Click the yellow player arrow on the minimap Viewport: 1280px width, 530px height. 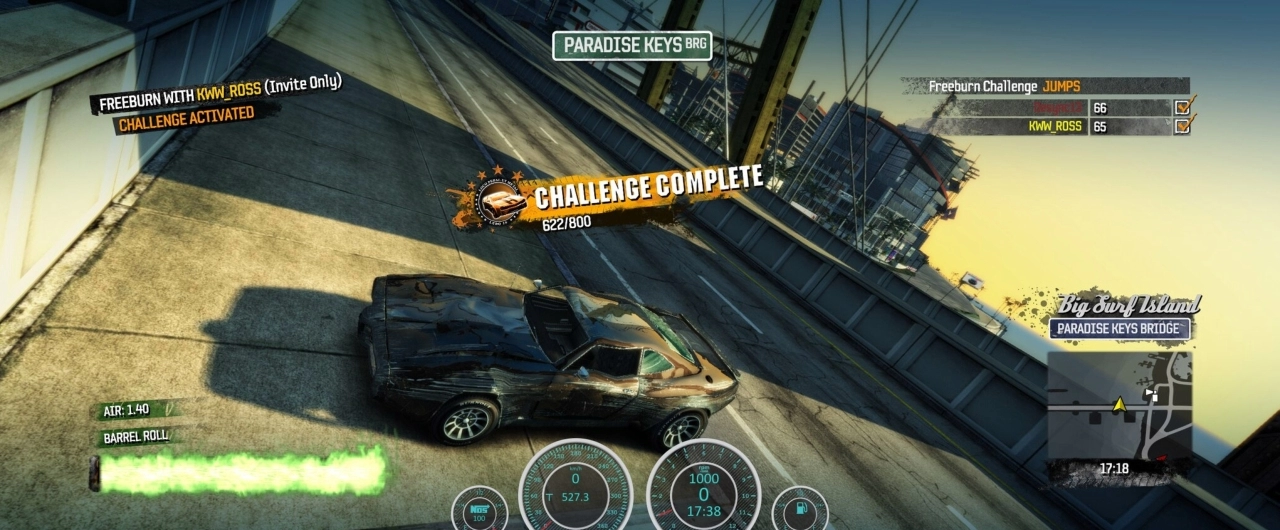tap(1120, 404)
